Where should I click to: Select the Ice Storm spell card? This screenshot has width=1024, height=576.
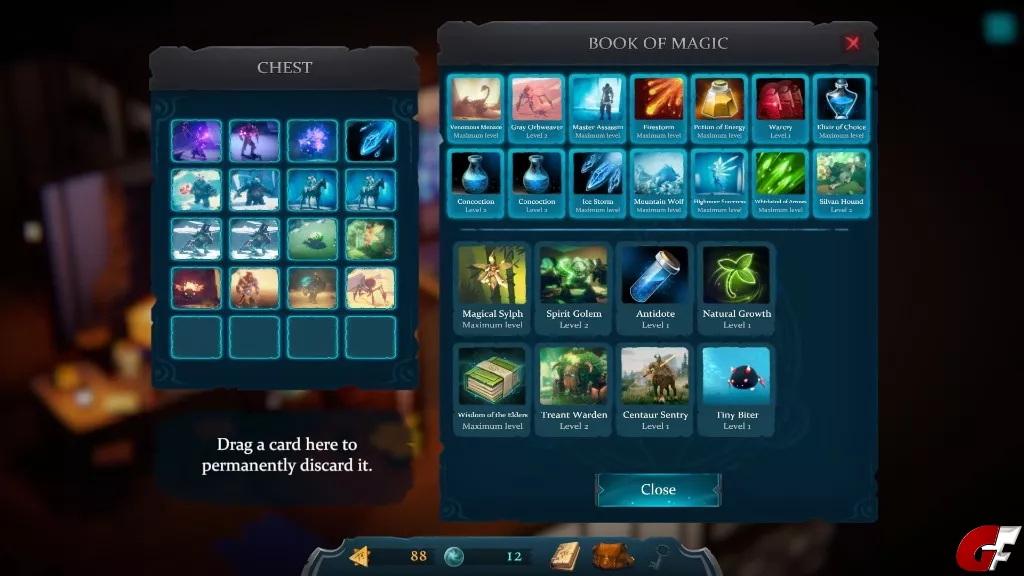598,181
